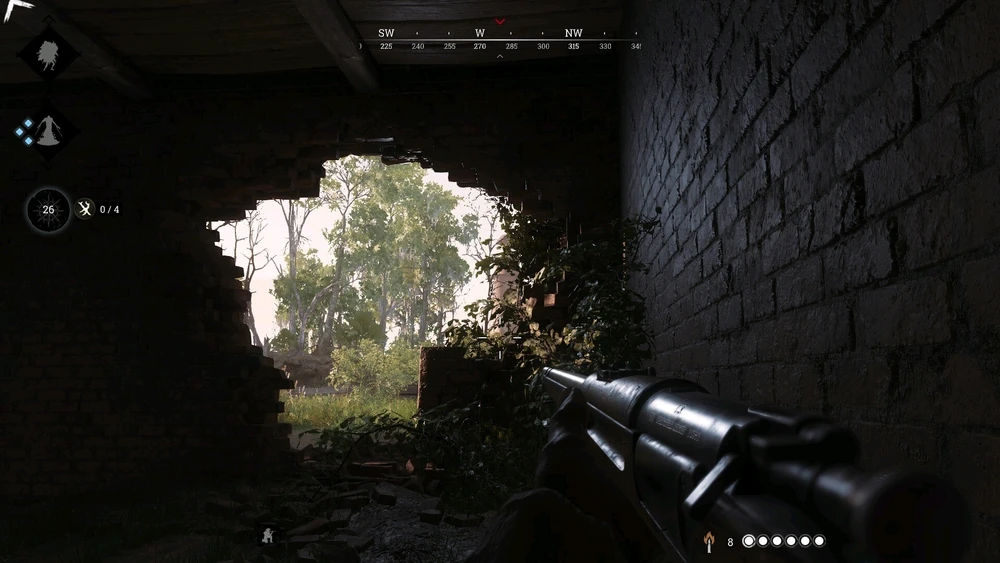Select the cloaked boss target diamond icon
Screen dimensions: 1000x563
click(48, 130)
